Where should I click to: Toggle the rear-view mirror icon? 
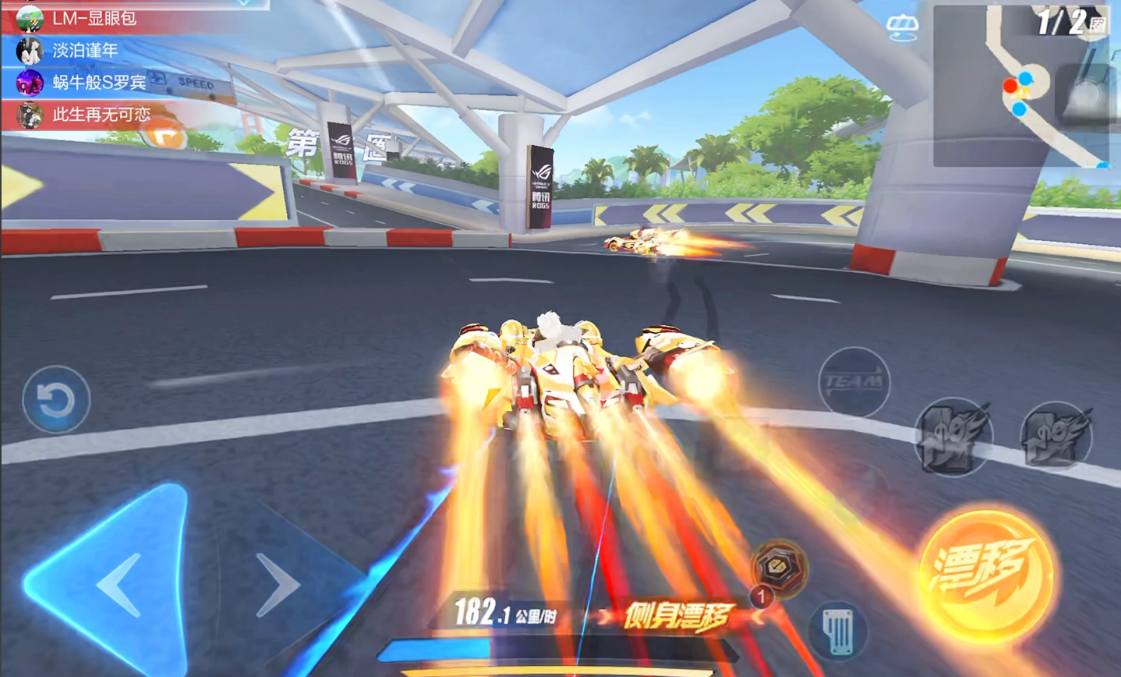tap(901, 29)
